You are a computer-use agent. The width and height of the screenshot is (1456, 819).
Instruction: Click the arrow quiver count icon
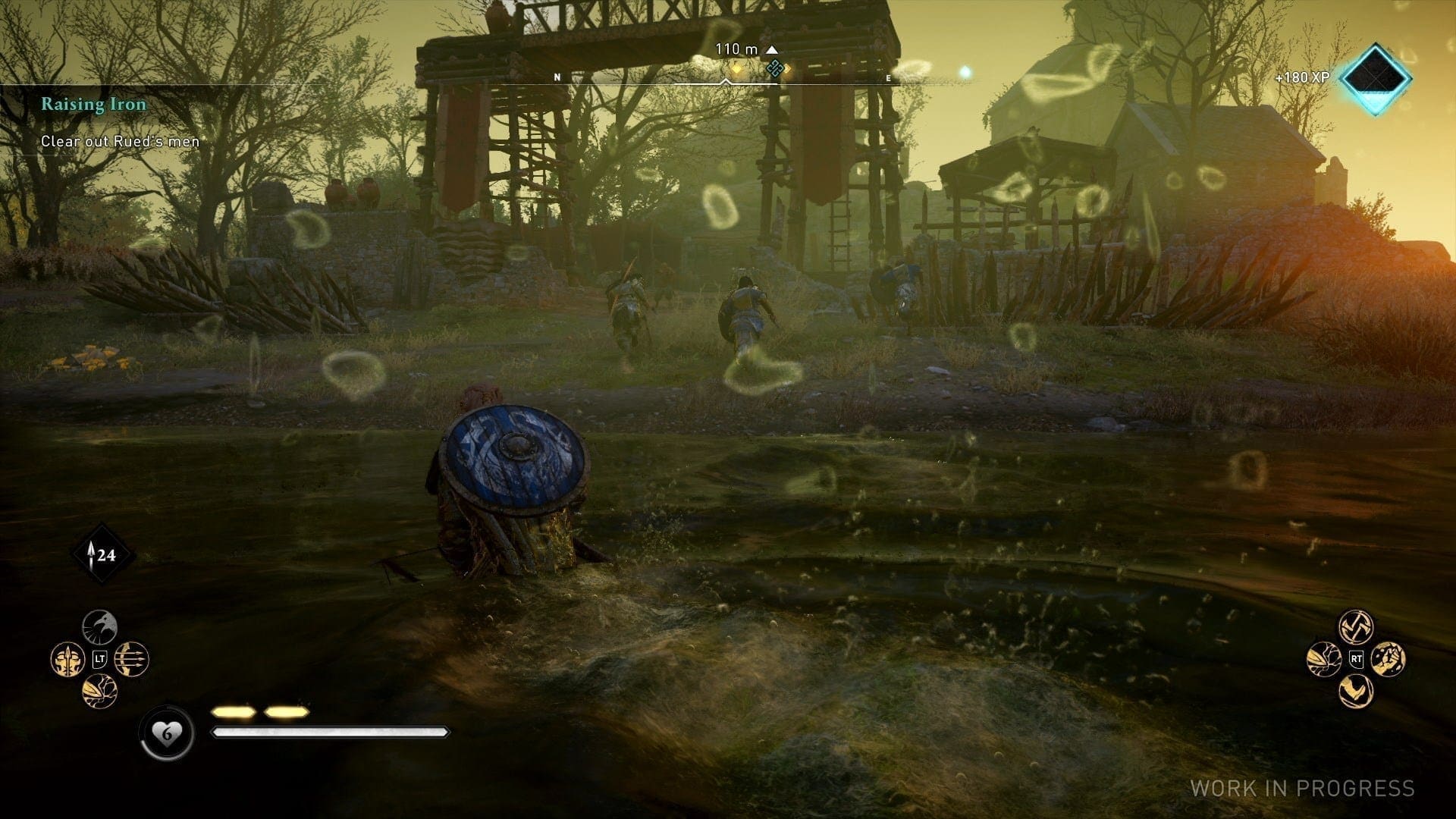pos(103,555)
